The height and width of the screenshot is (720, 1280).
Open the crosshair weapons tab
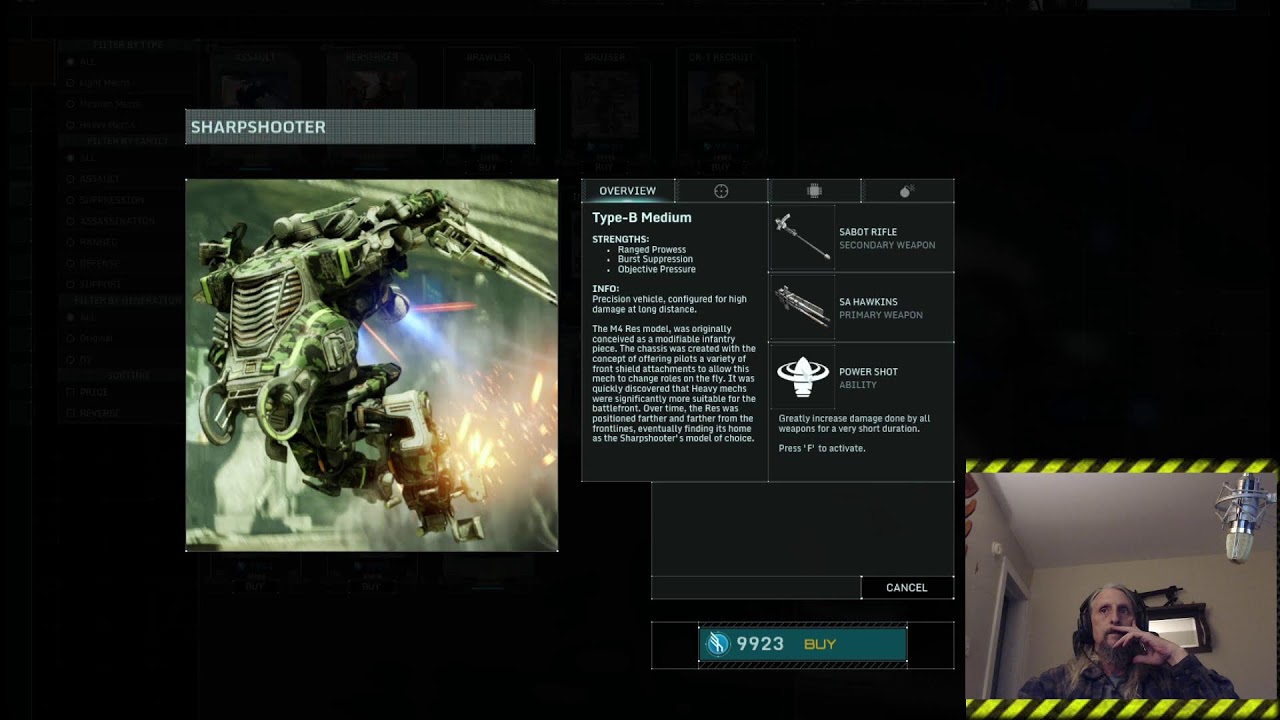[721, 191]
